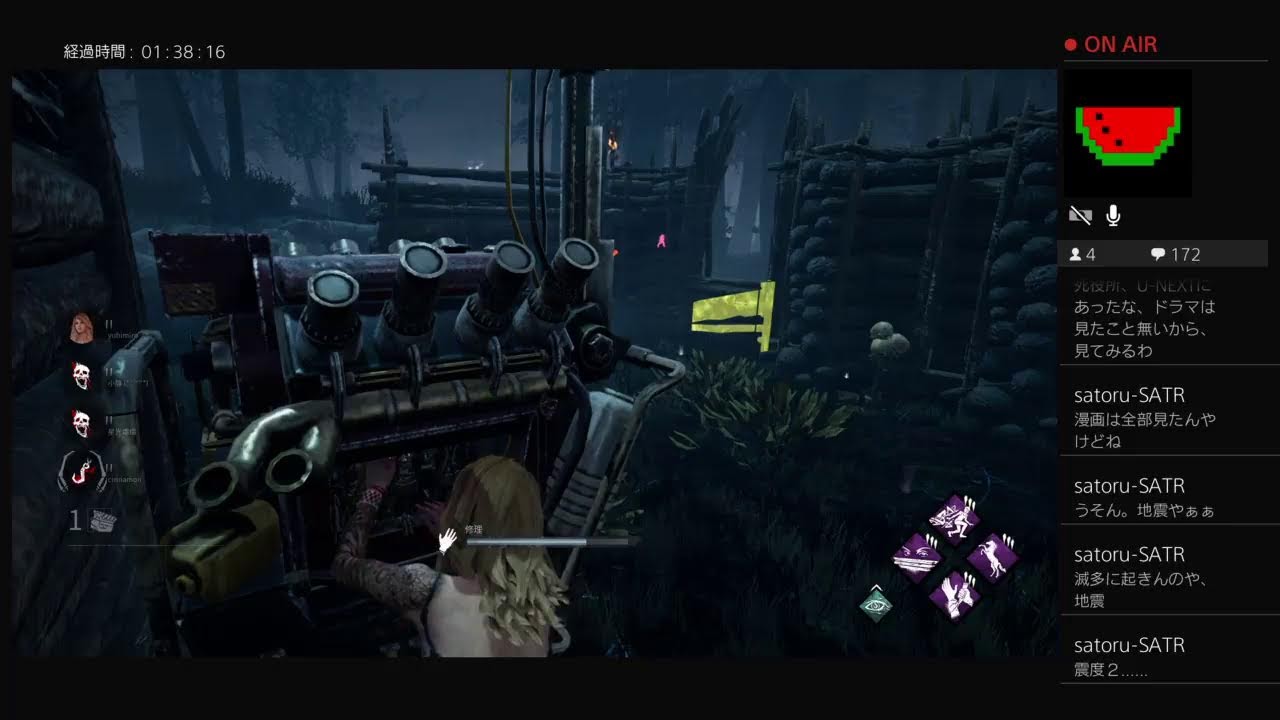The height and width of the screenshot is (720, 1280).
Task: Activate the rearing horse perk icon
Action: point(991,557)
